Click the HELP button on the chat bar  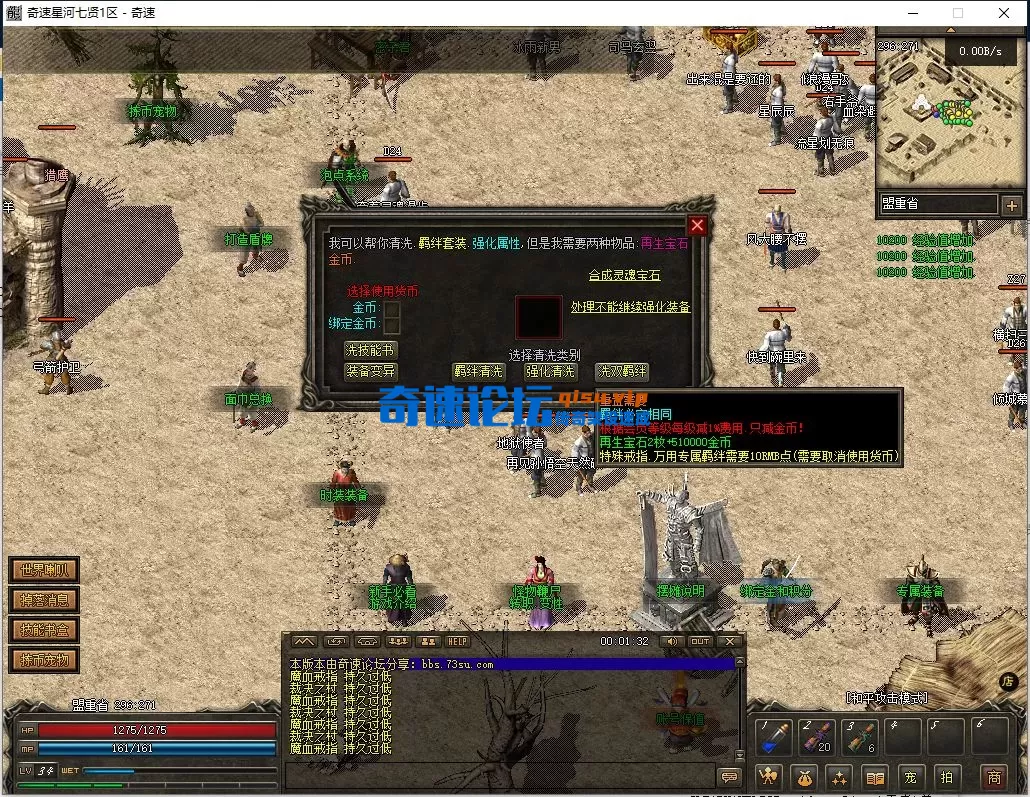[457, 641]
